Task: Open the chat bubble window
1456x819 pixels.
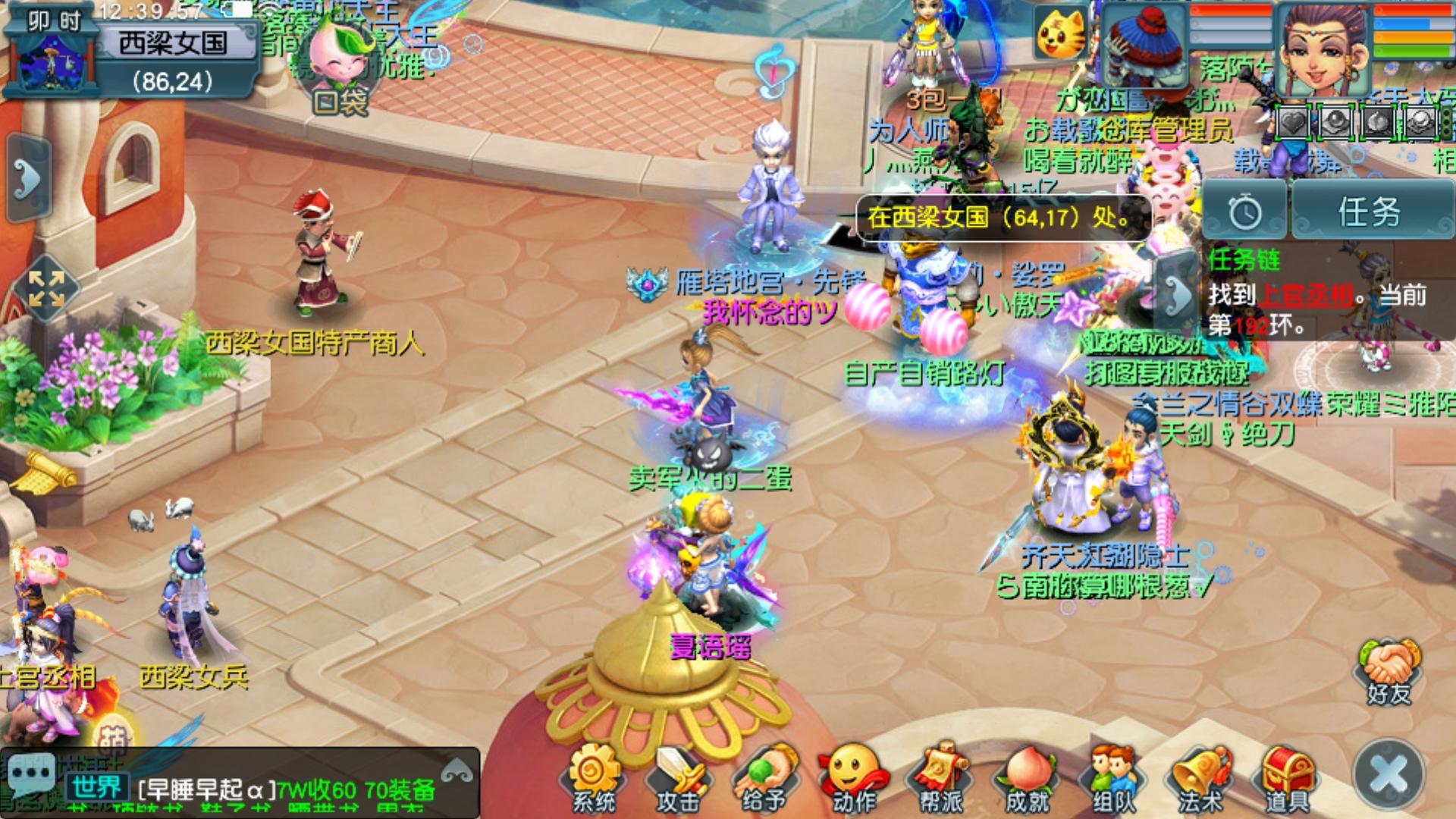Action: (30, 776)
